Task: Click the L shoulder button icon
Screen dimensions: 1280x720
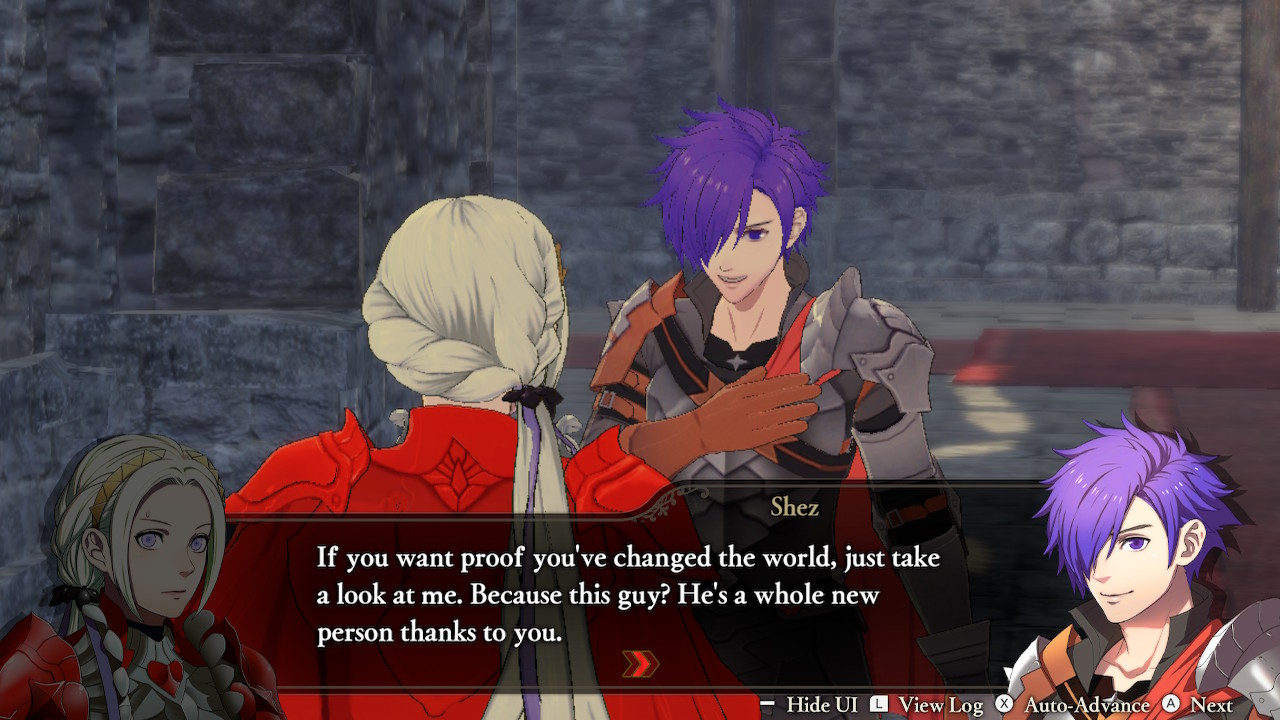Action: [x=880, y=703]
